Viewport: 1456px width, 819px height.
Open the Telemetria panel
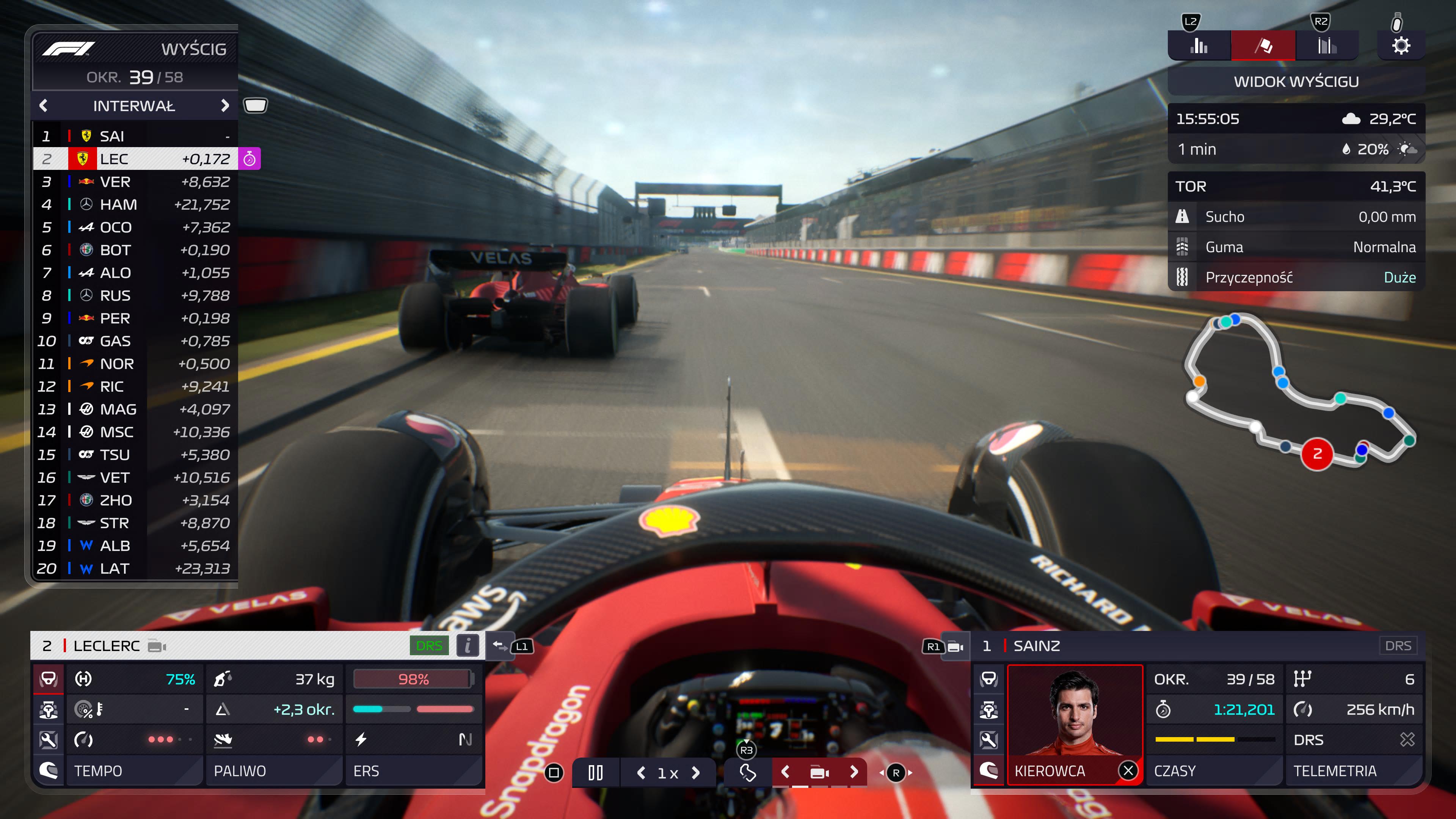tap(1353, 770)
